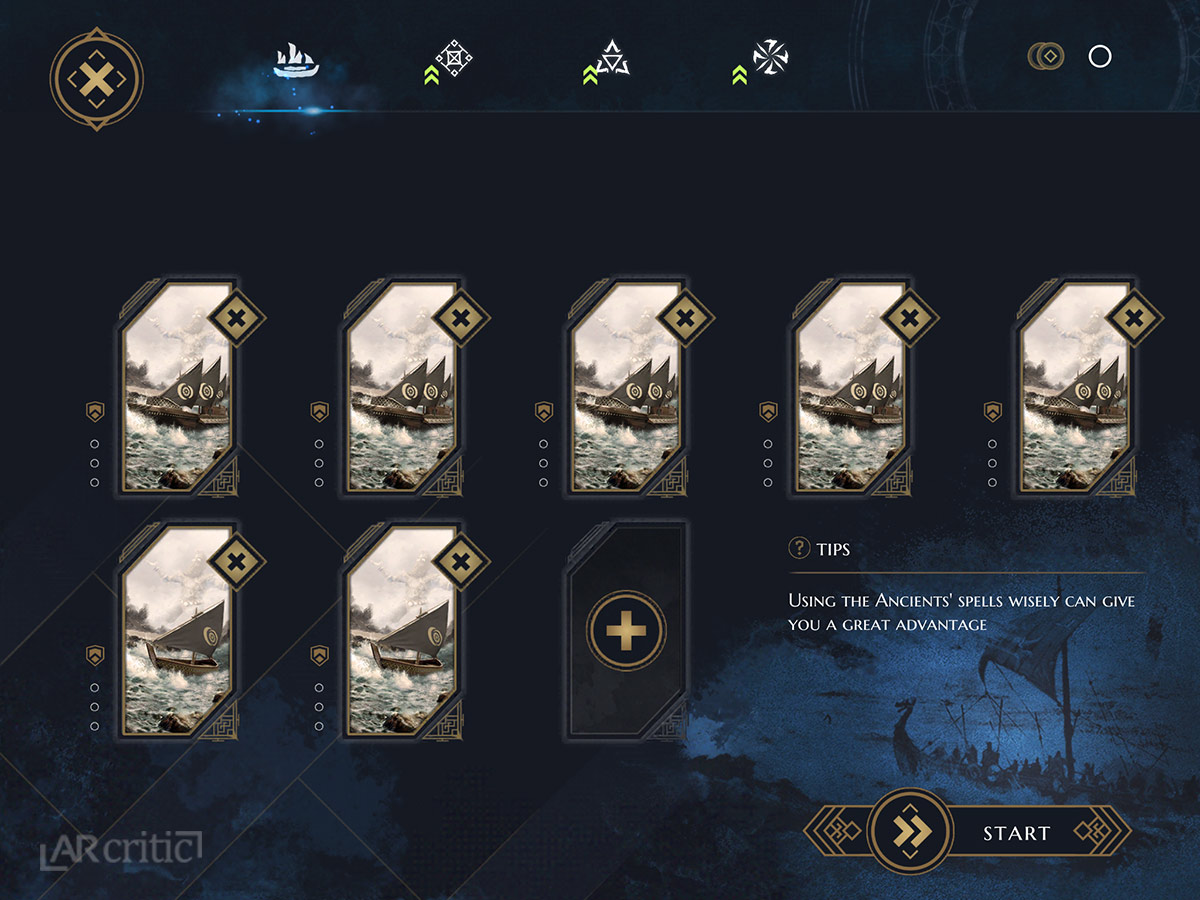Add a ship using the plus slot
This screenshot has height=900, width=1200.
[x=626, y=631]
